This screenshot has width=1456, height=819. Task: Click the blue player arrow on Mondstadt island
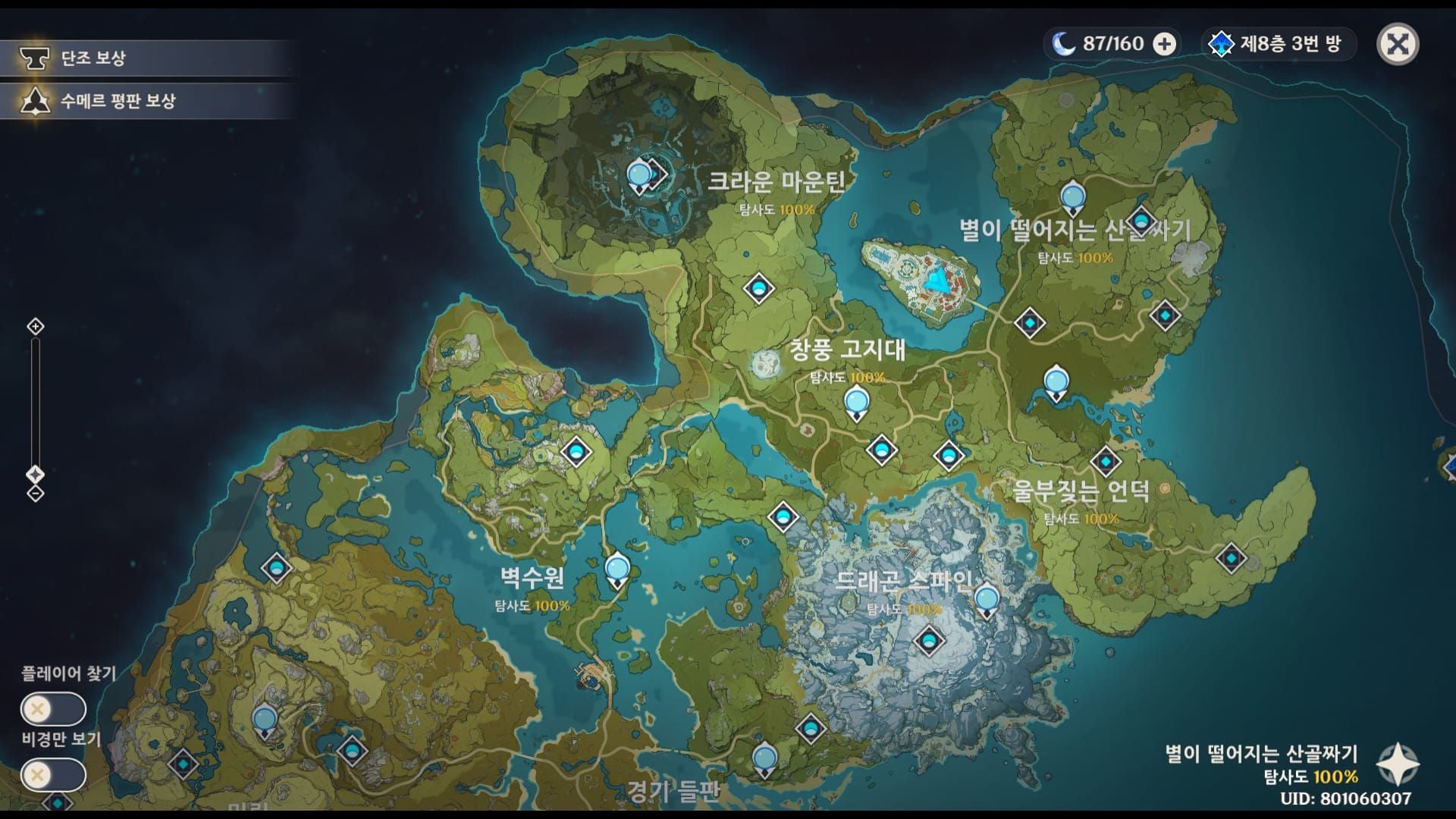(x=939, y=280)
